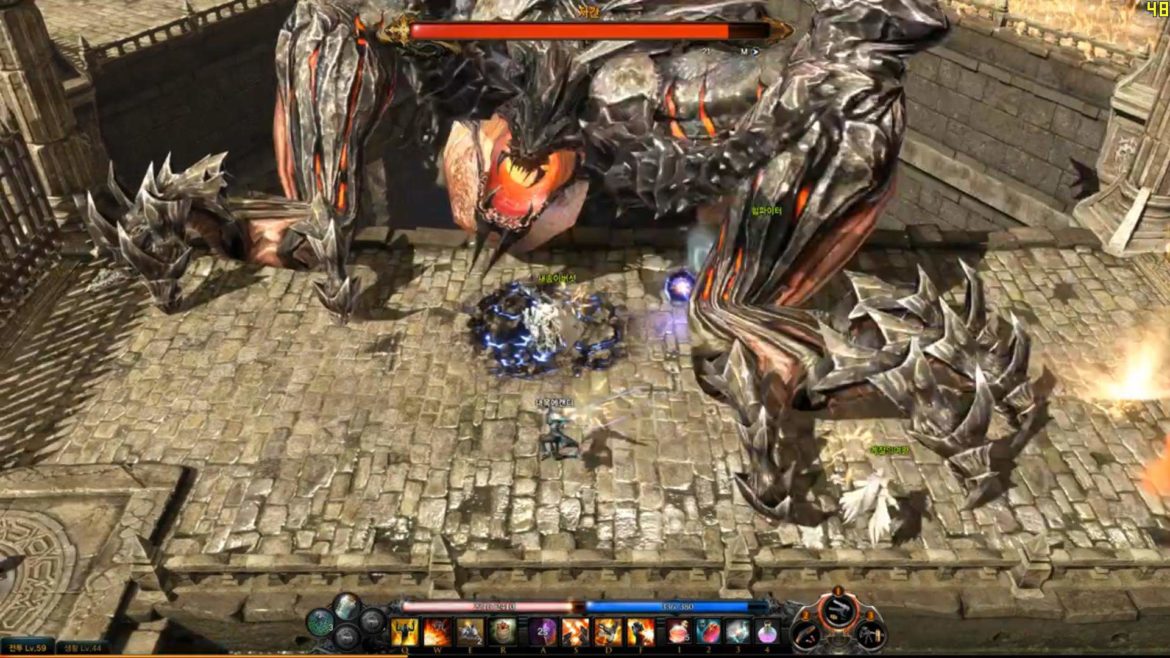Viewport: 1170px width, 658px height.
Task: Use the pink flask in slot 4
Action: (767, 632)
